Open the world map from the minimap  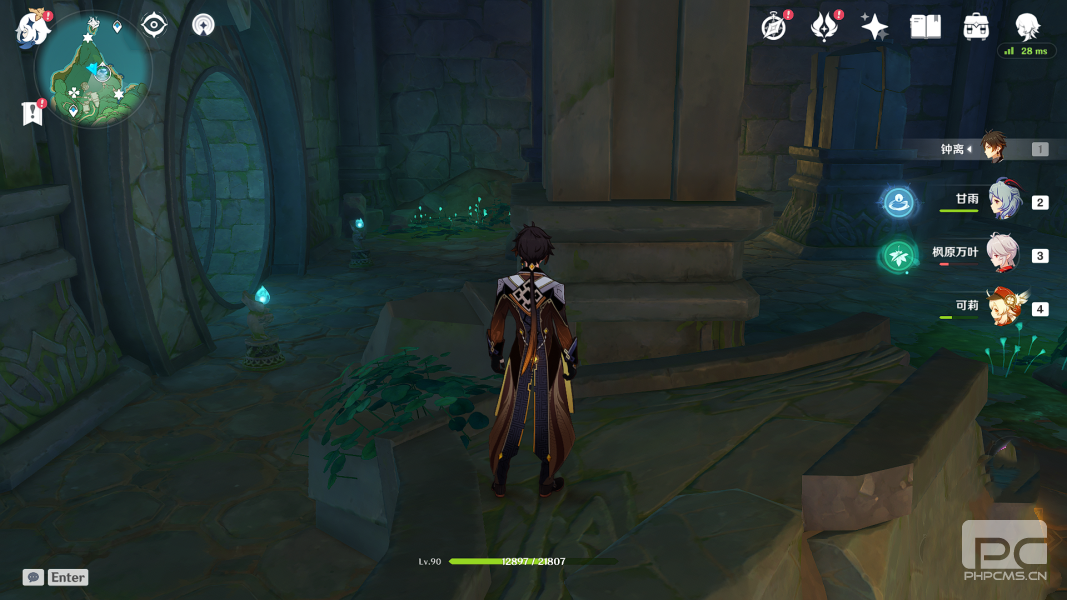[x=93, y=70]
